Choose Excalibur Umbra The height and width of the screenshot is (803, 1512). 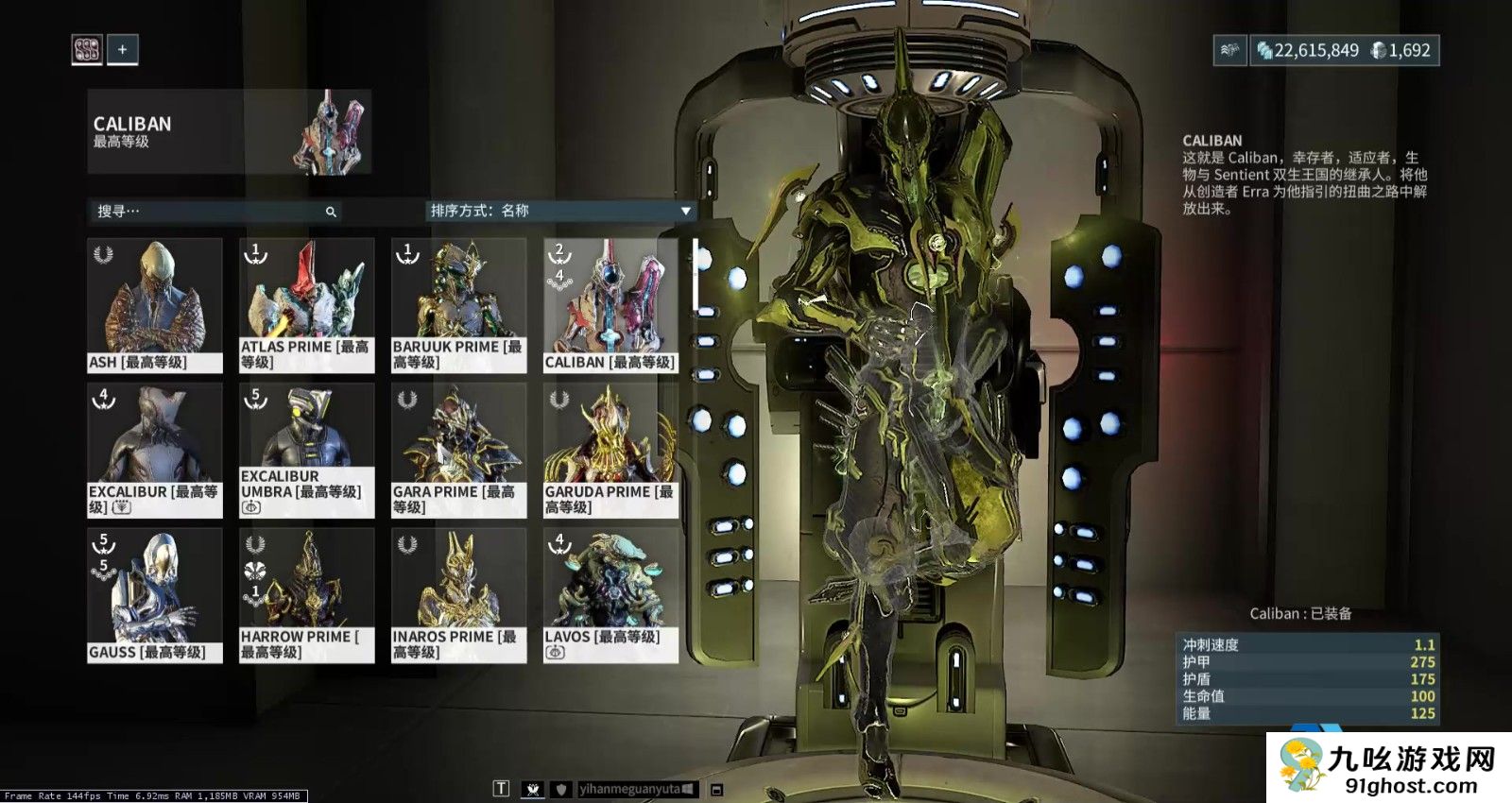tap(306, 450)
